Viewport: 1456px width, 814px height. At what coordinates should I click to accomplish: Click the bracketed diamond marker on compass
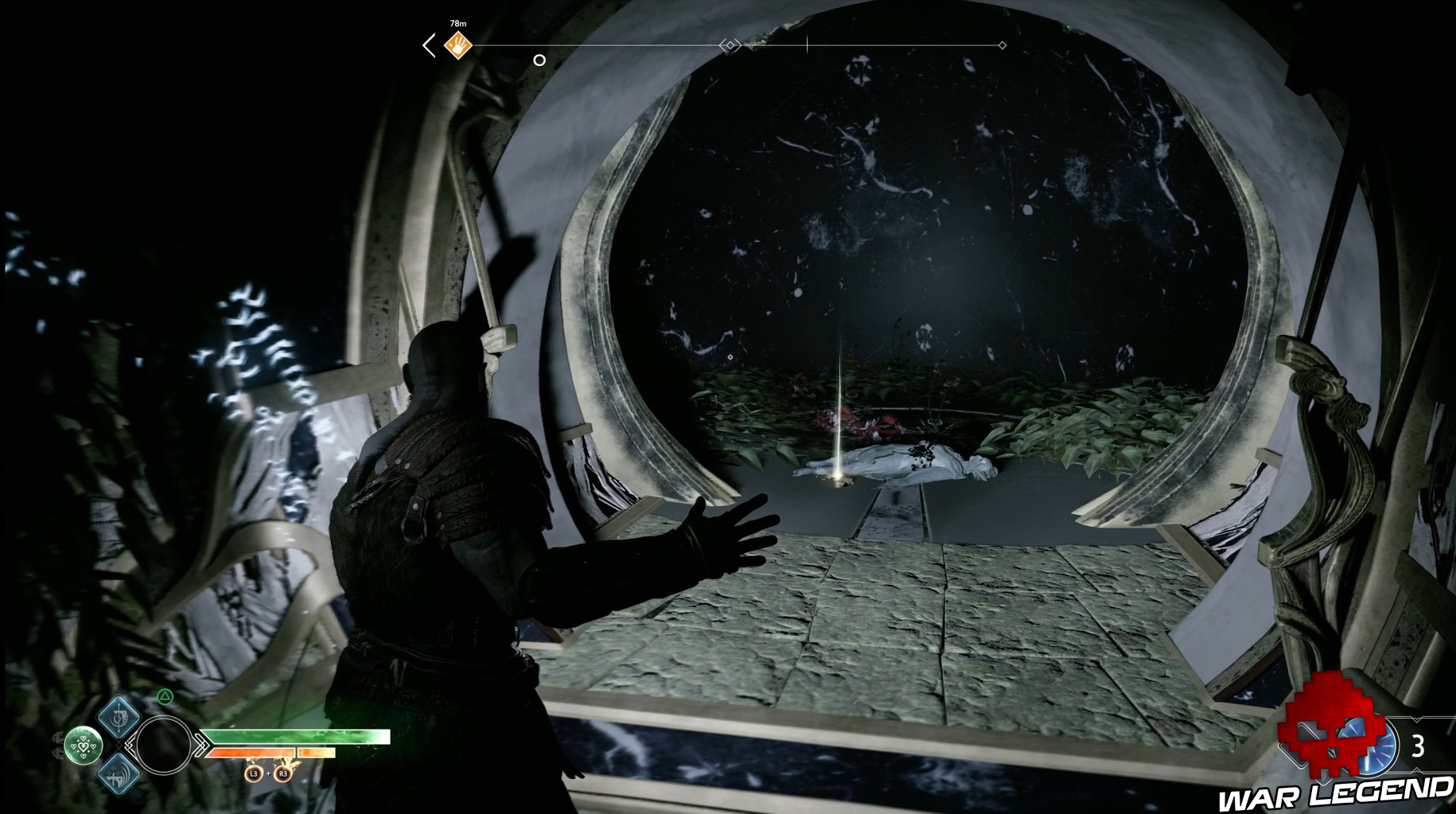pyautogui.click(x=730, y=45)
